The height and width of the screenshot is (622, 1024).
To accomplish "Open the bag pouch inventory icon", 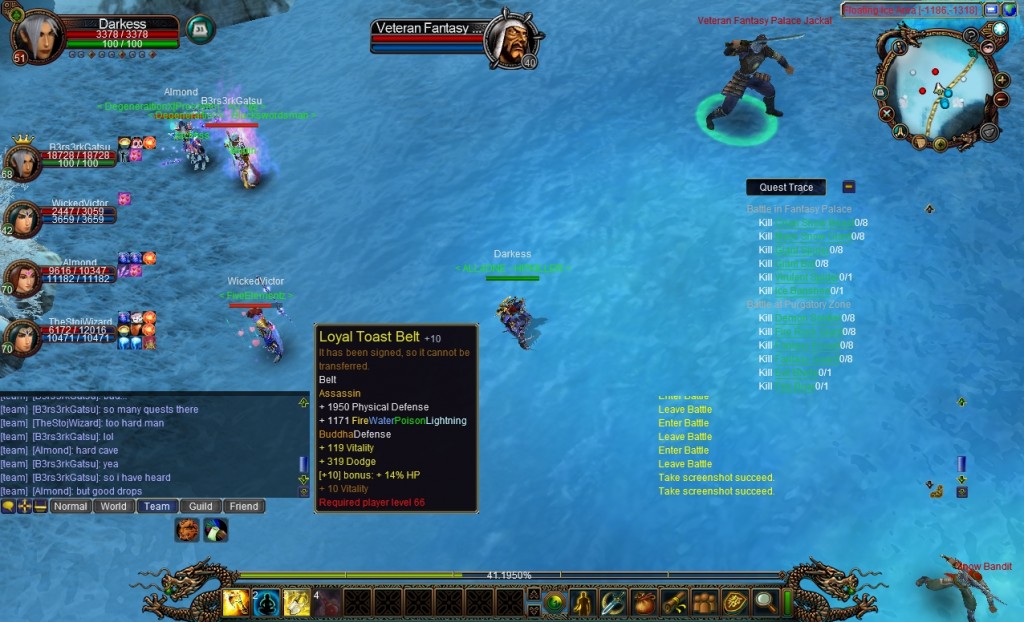I will (644, 602).
